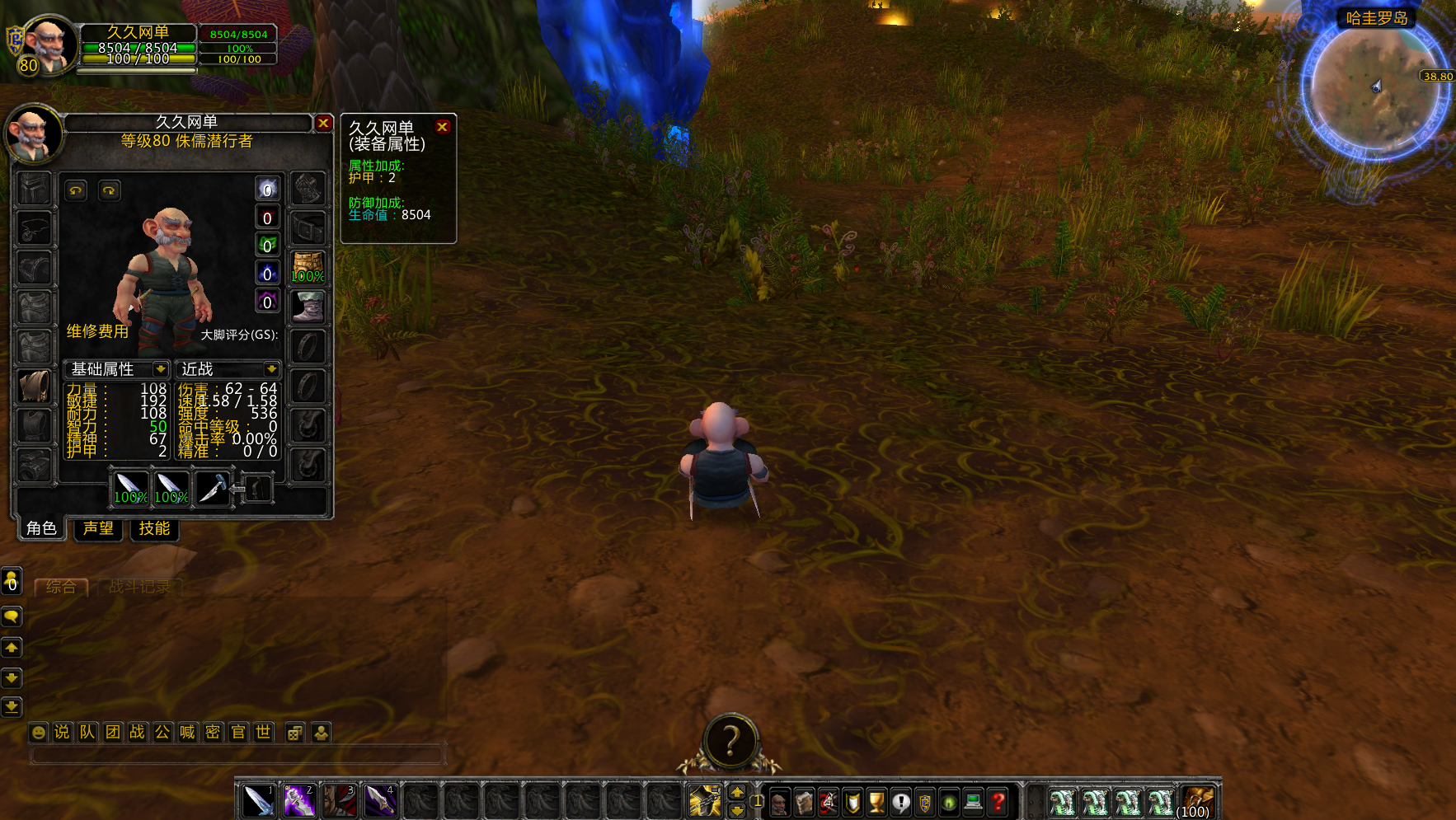Screen dimensions: 1456x820
Task: Click the chat text input box
Action: pyautogui.click(x=237, y=754)
